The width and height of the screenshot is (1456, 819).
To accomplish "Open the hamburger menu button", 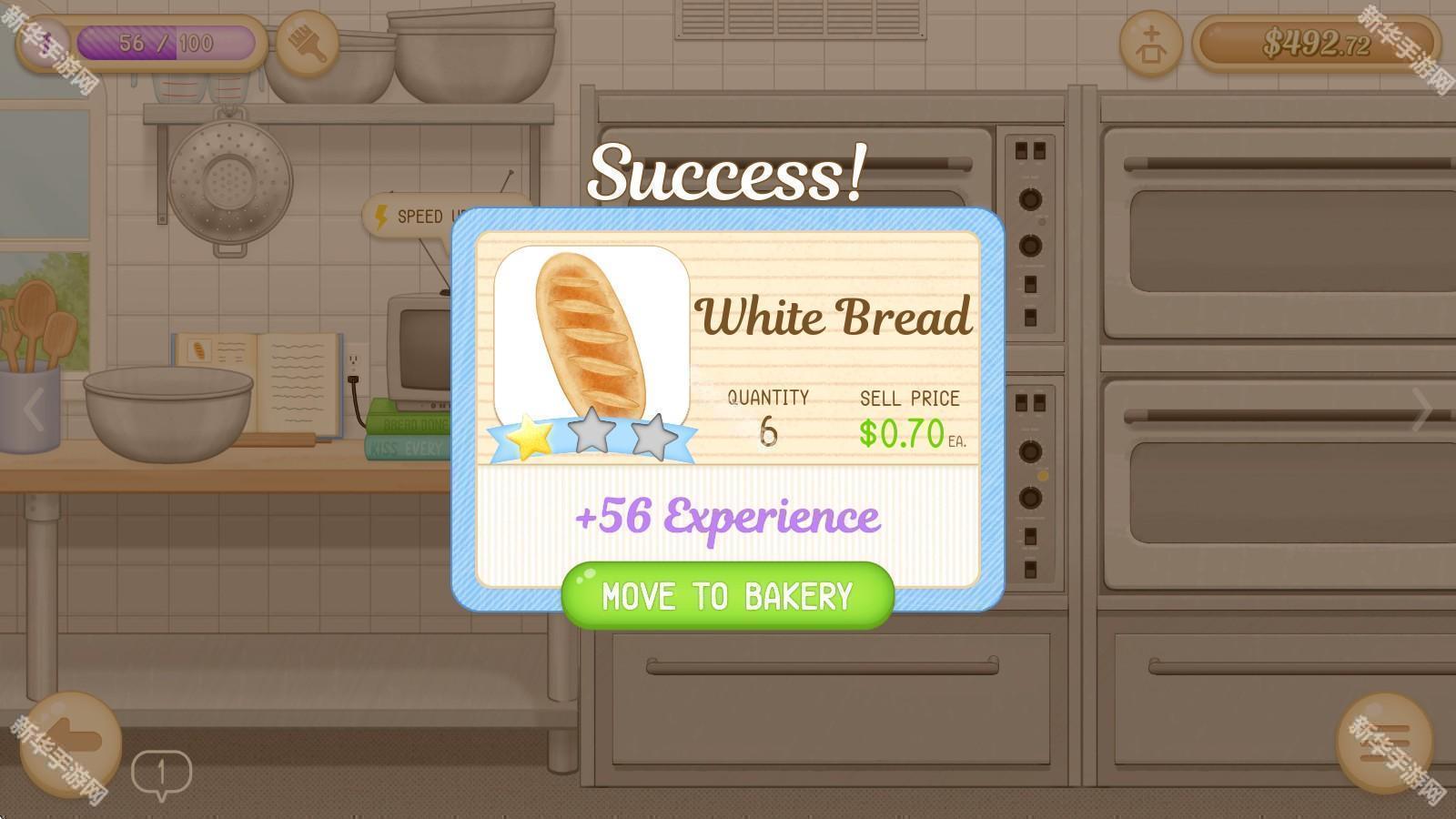I will pos(1384,742).
